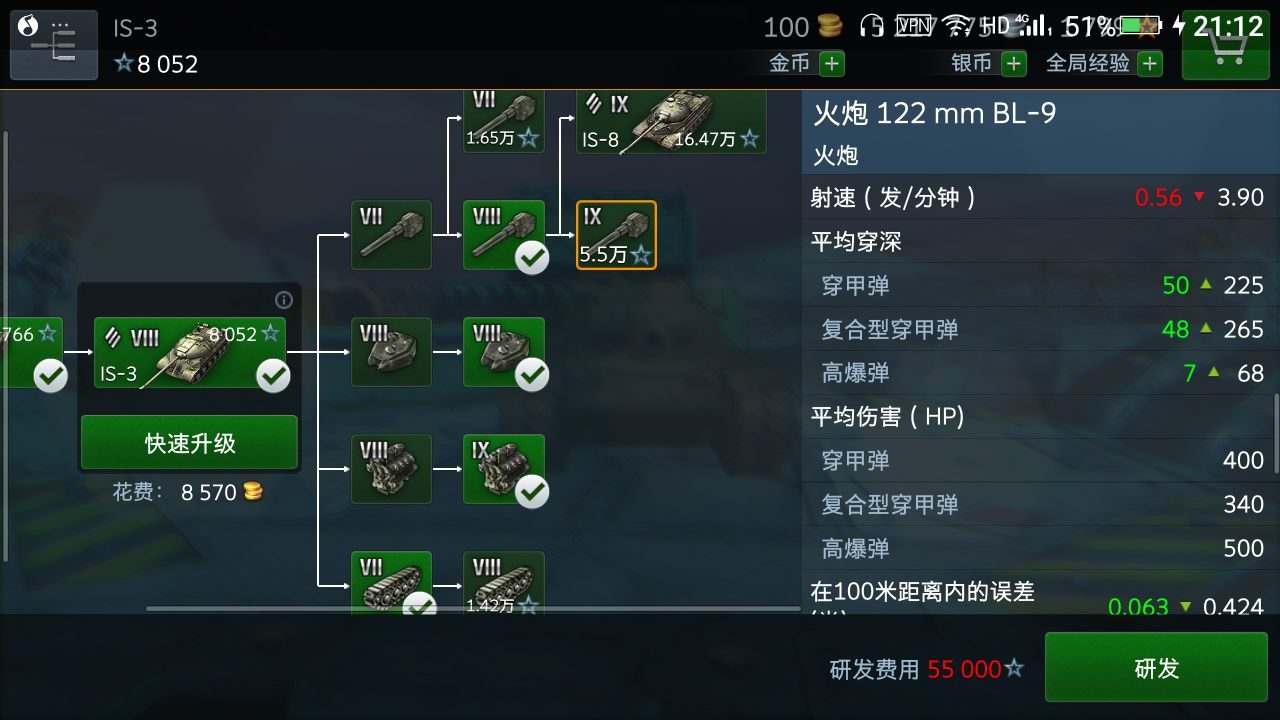Open the IS-8 tier IX tank node

(x=670, y=123)
